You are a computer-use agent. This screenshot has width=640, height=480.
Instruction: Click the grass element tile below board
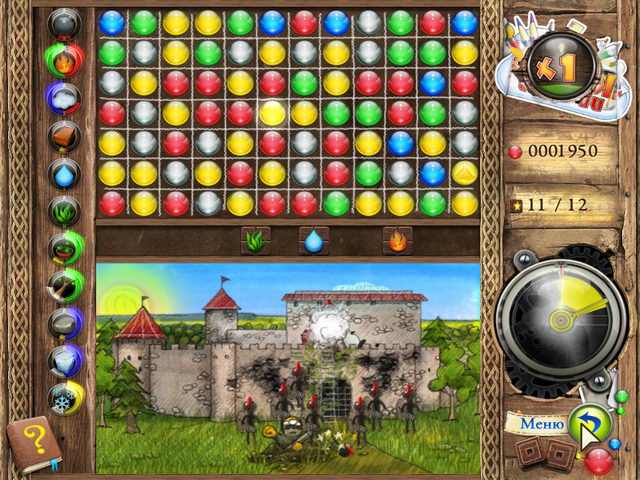click(255, 240)
